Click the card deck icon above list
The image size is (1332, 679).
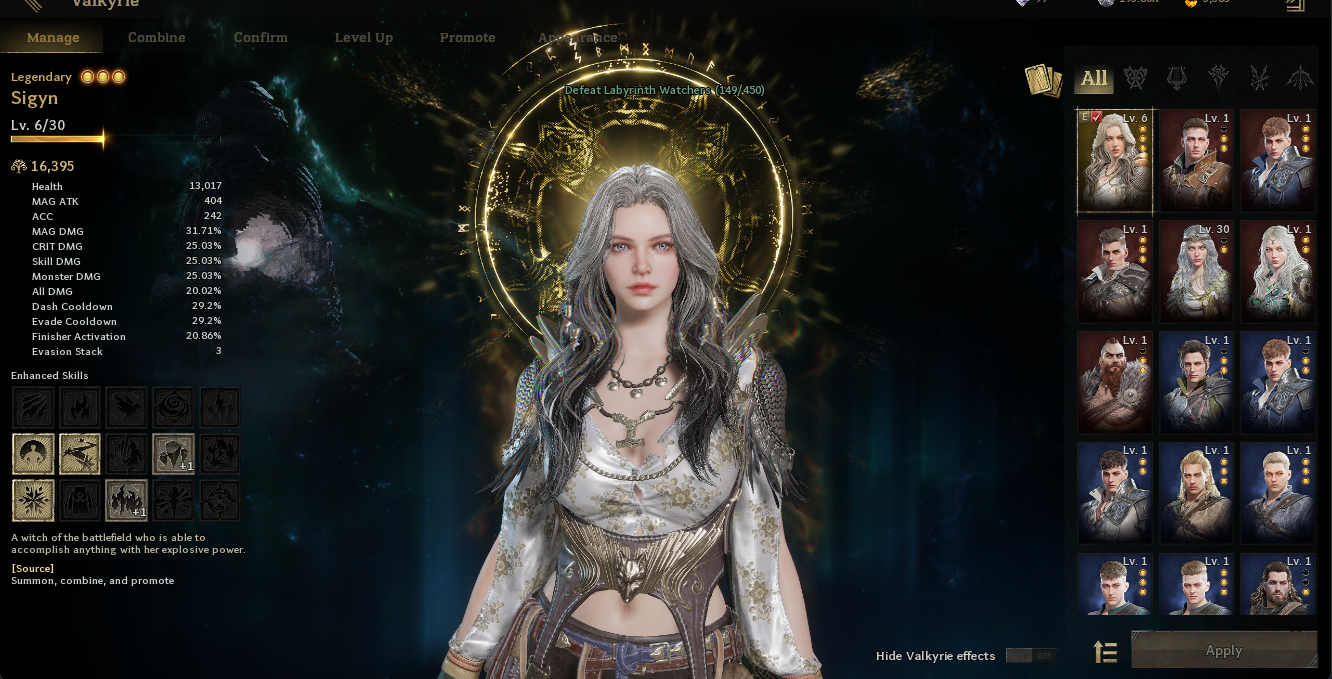[x=1043, y=81]
